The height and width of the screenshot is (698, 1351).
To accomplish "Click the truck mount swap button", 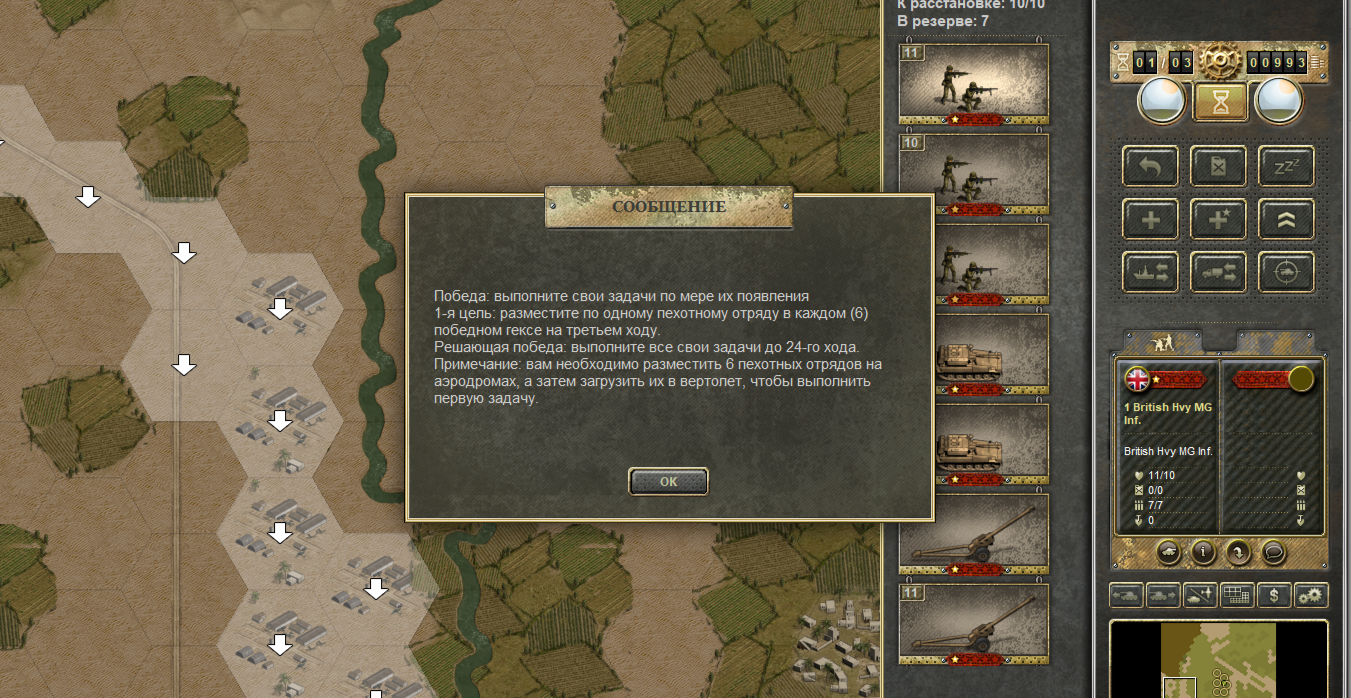I will (x=1218, y=271).
